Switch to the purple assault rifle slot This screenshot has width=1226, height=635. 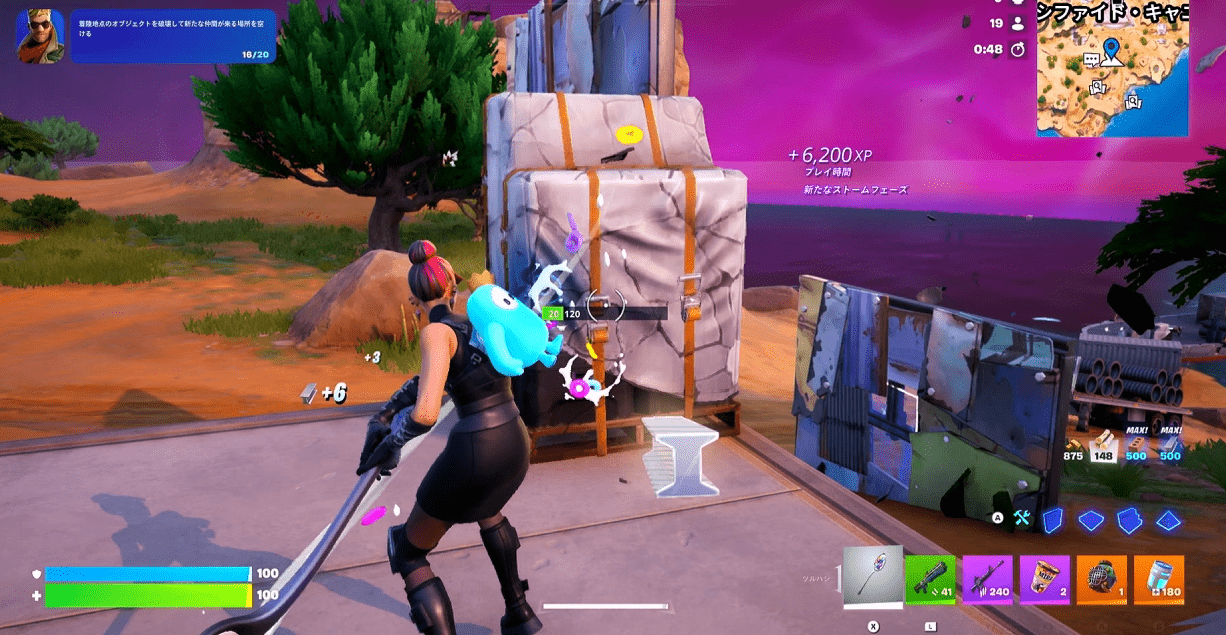(x=987, y=580)
